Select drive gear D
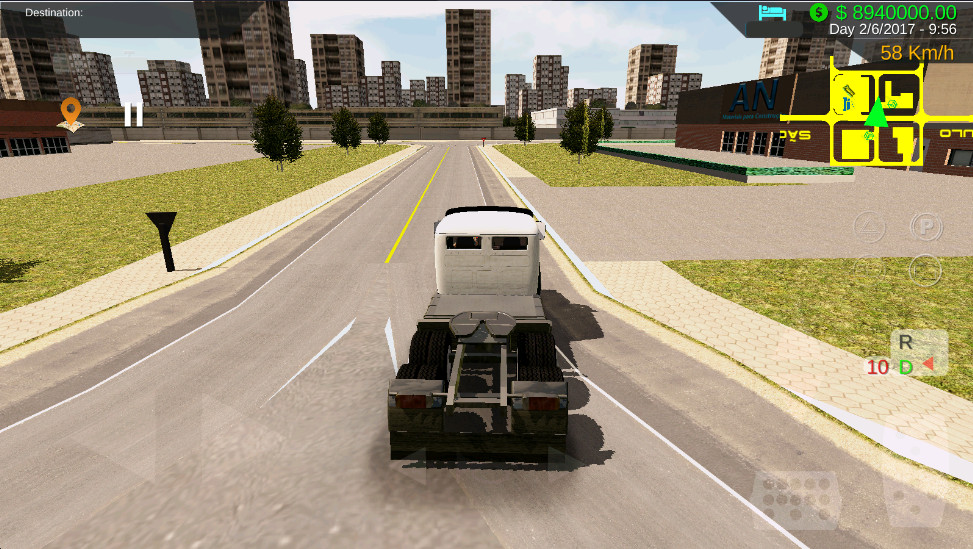Viewport: 973px width, 549px height. tap(906, 367)
